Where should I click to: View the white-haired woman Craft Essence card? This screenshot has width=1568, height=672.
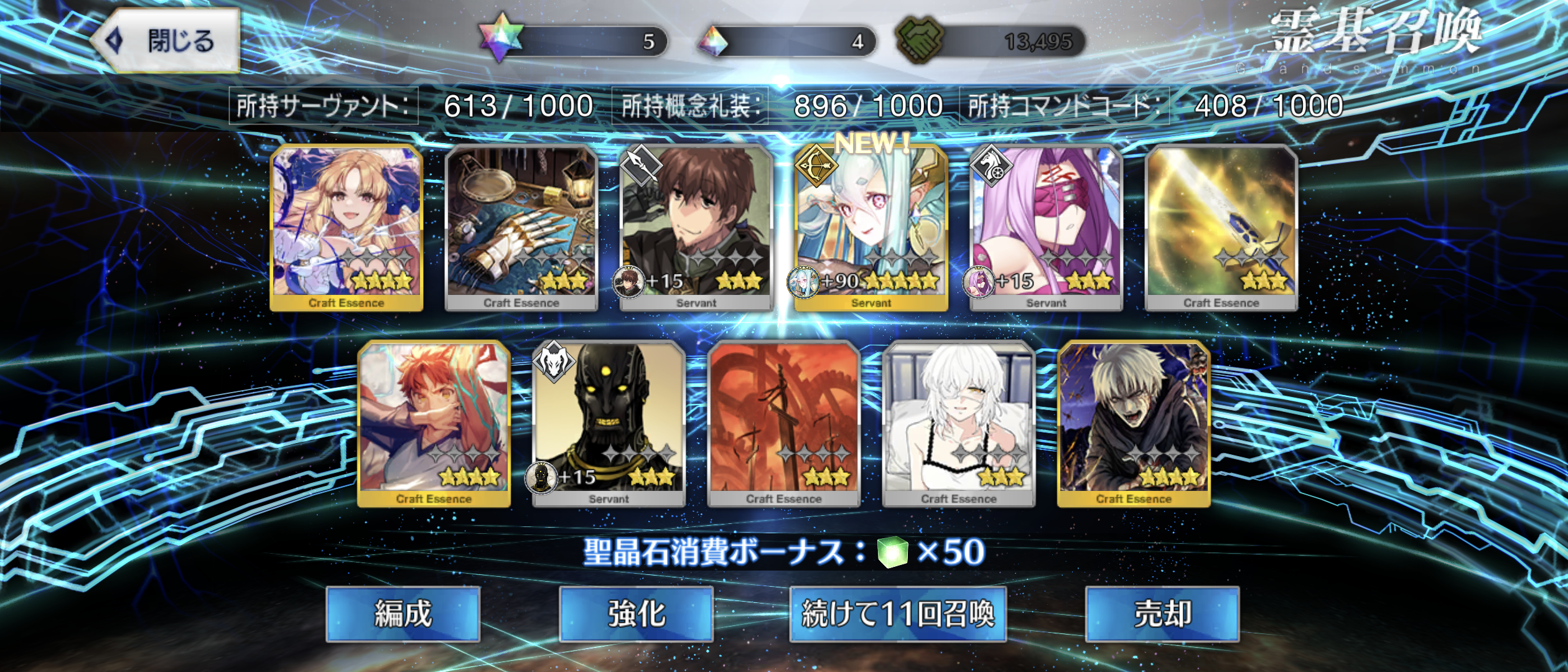click(958, 423)
